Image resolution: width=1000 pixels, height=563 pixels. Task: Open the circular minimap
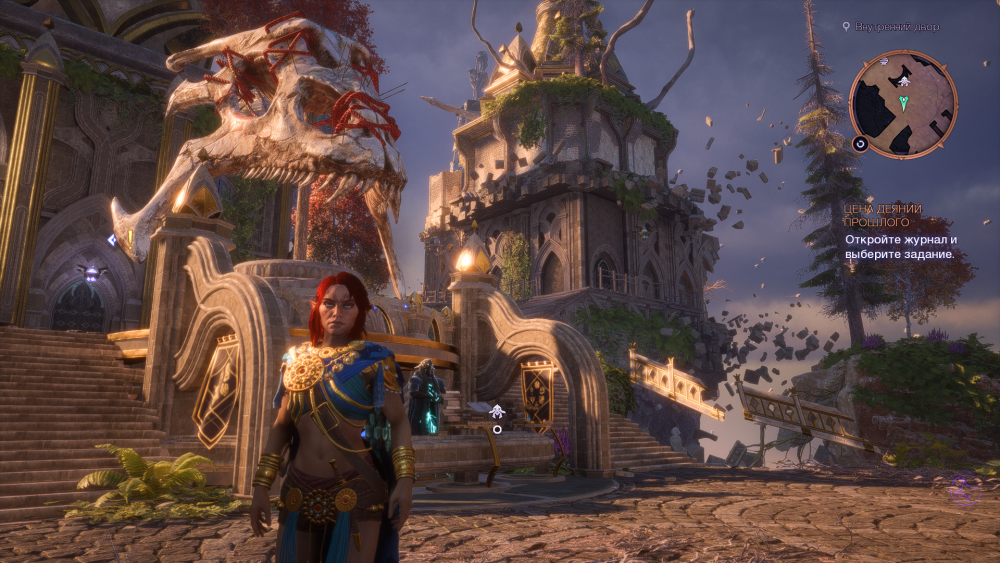click(x=903, y=104)
